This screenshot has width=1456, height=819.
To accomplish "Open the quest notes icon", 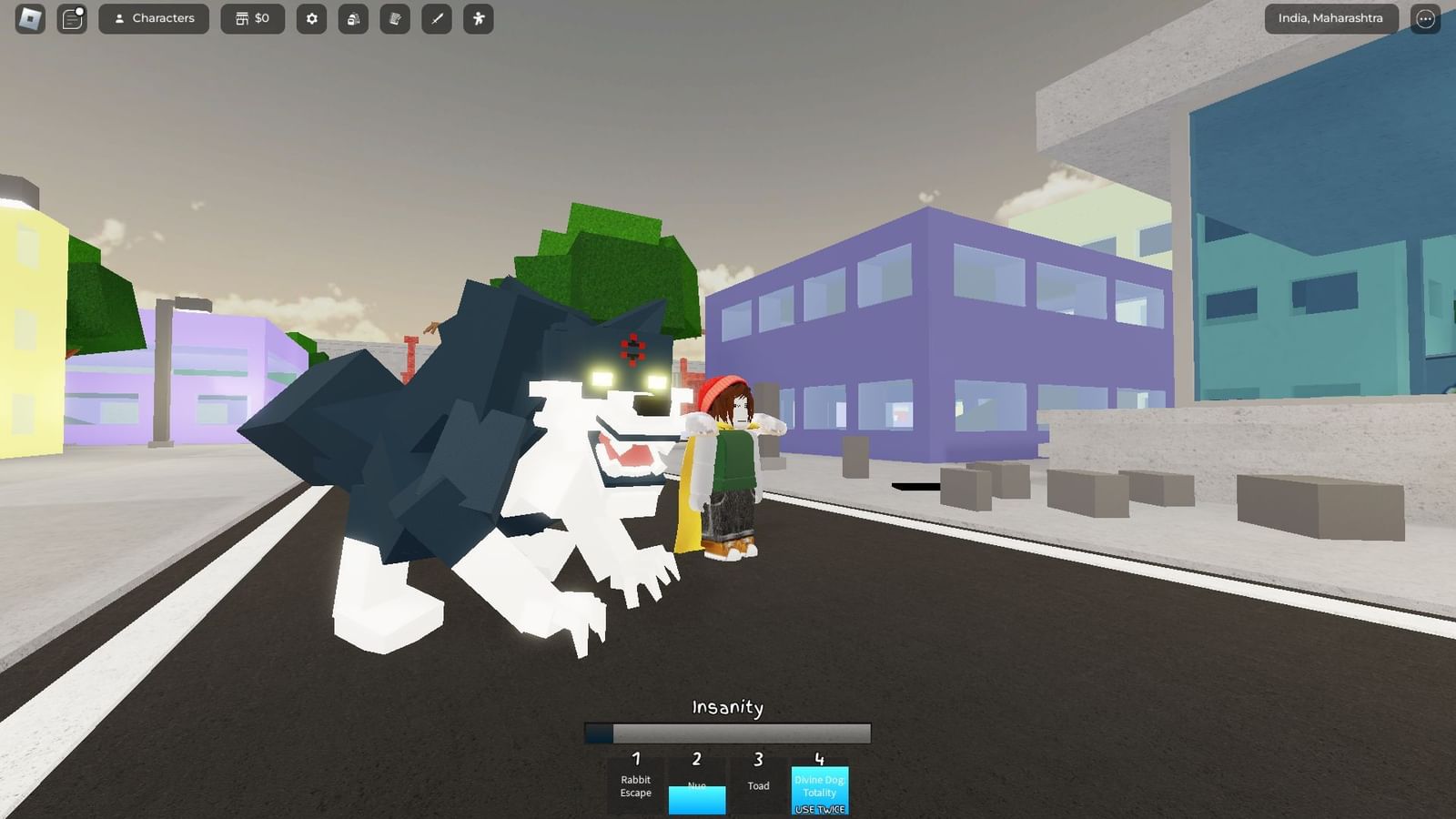I will click(394, 18).
